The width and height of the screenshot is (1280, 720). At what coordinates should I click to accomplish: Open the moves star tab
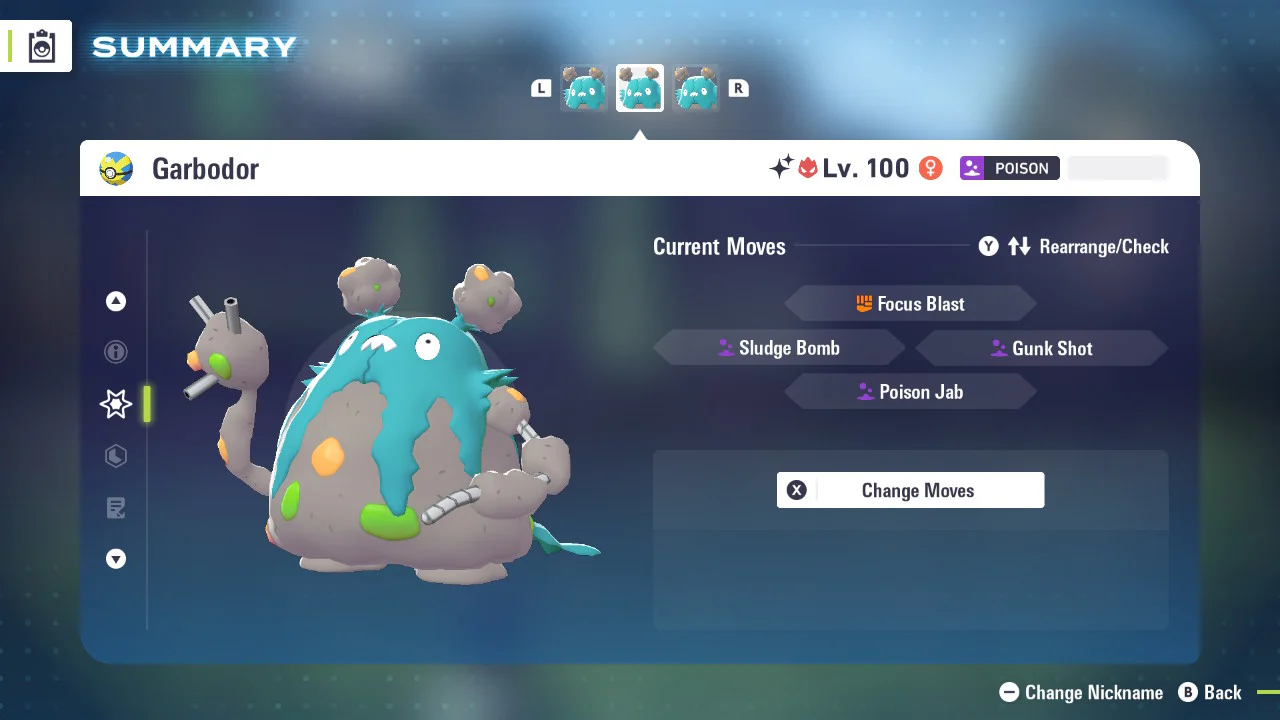116,404
